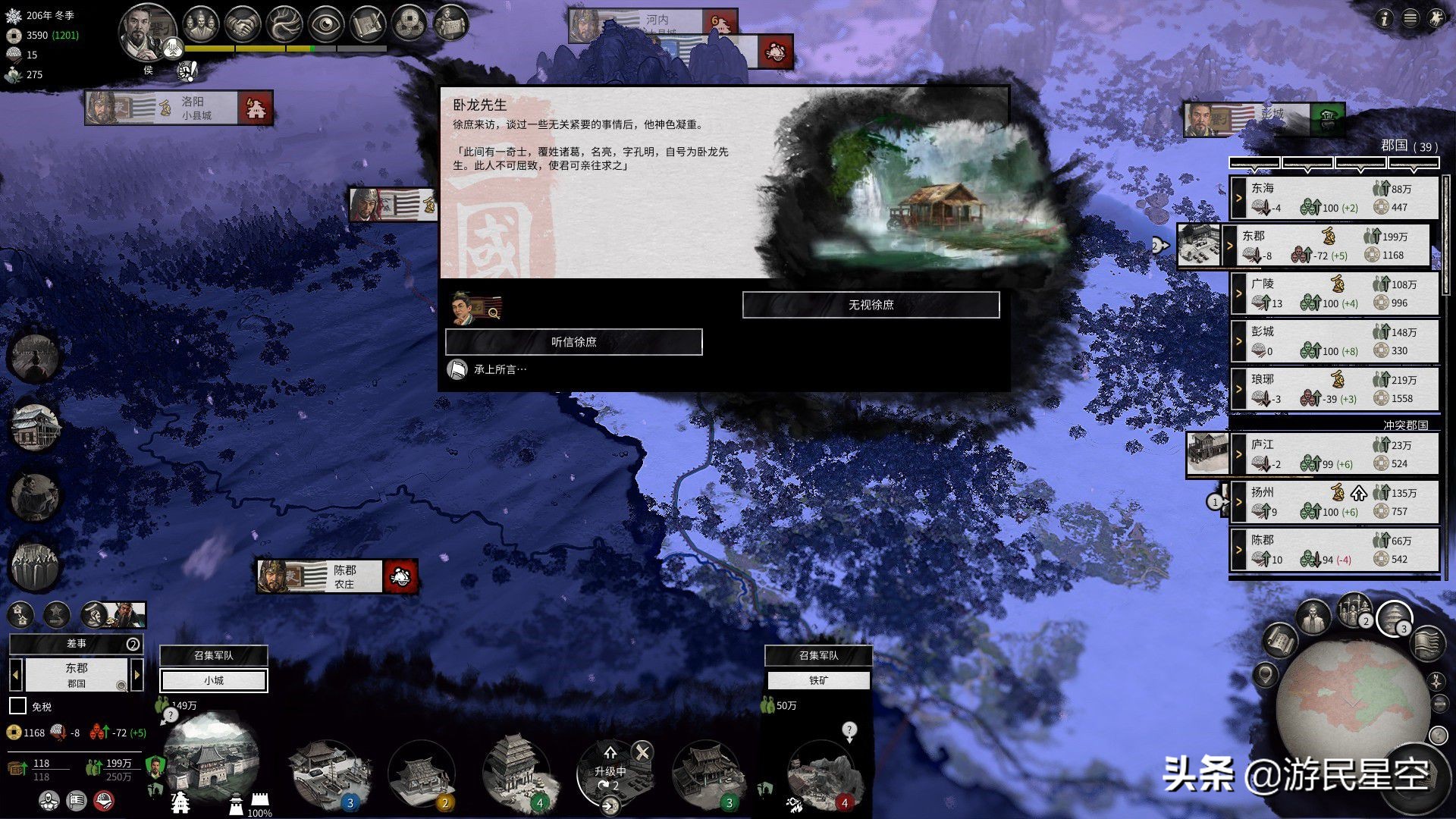Toggle the 免税 tax exemption checkbox
The image size is (1456, 819).
[x=18, y=706]
